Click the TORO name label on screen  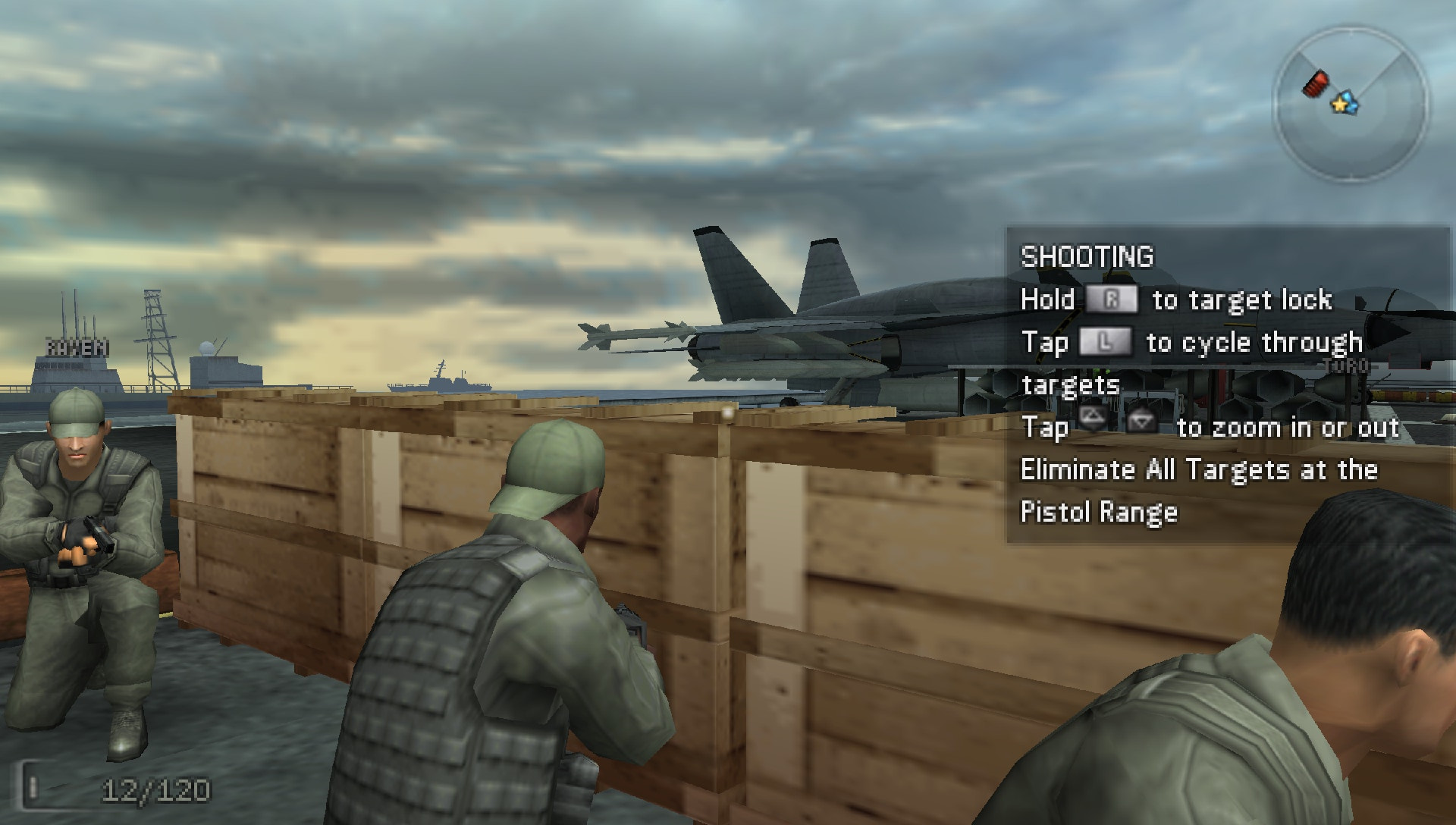click(x=1346, y=364)
